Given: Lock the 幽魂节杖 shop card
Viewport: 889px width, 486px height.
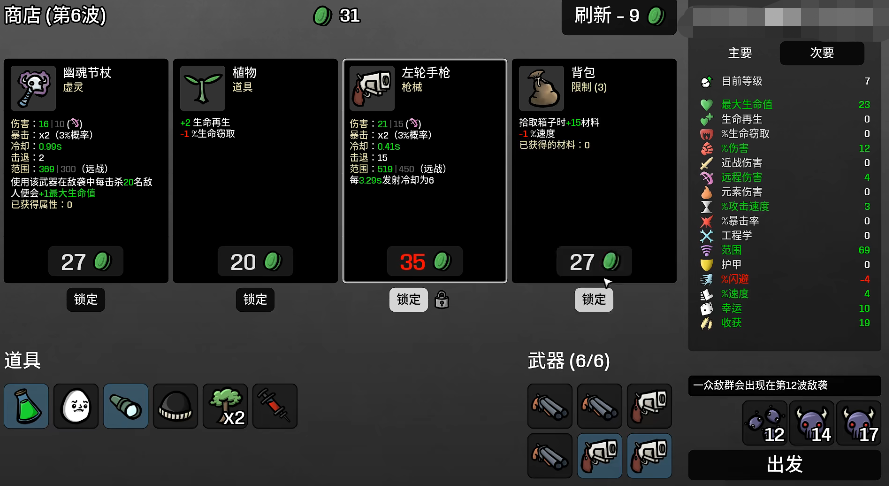Looking at the screenshot, I should [x=86, y=299].
